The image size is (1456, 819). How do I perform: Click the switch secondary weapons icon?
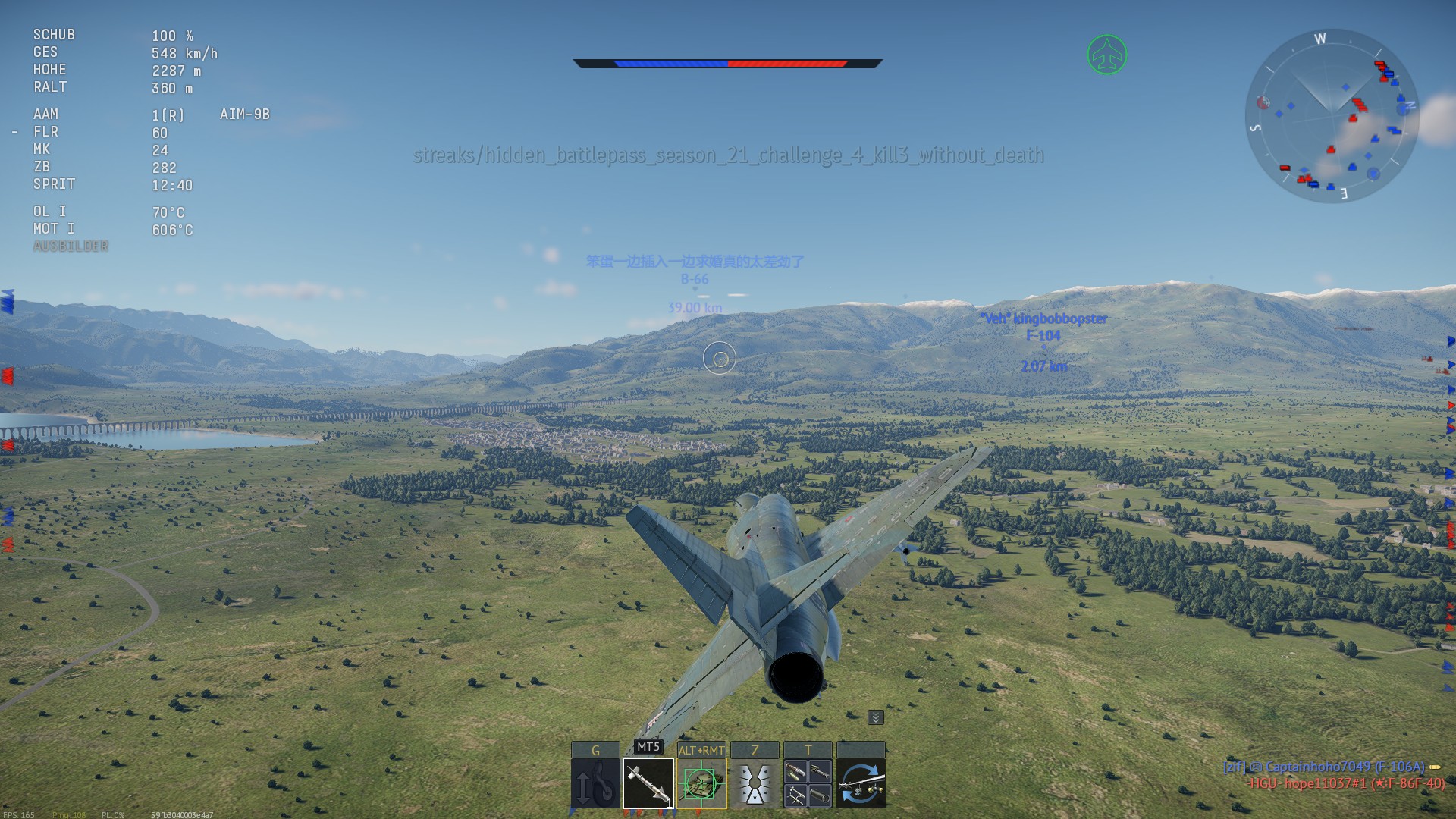click(861, 783)
